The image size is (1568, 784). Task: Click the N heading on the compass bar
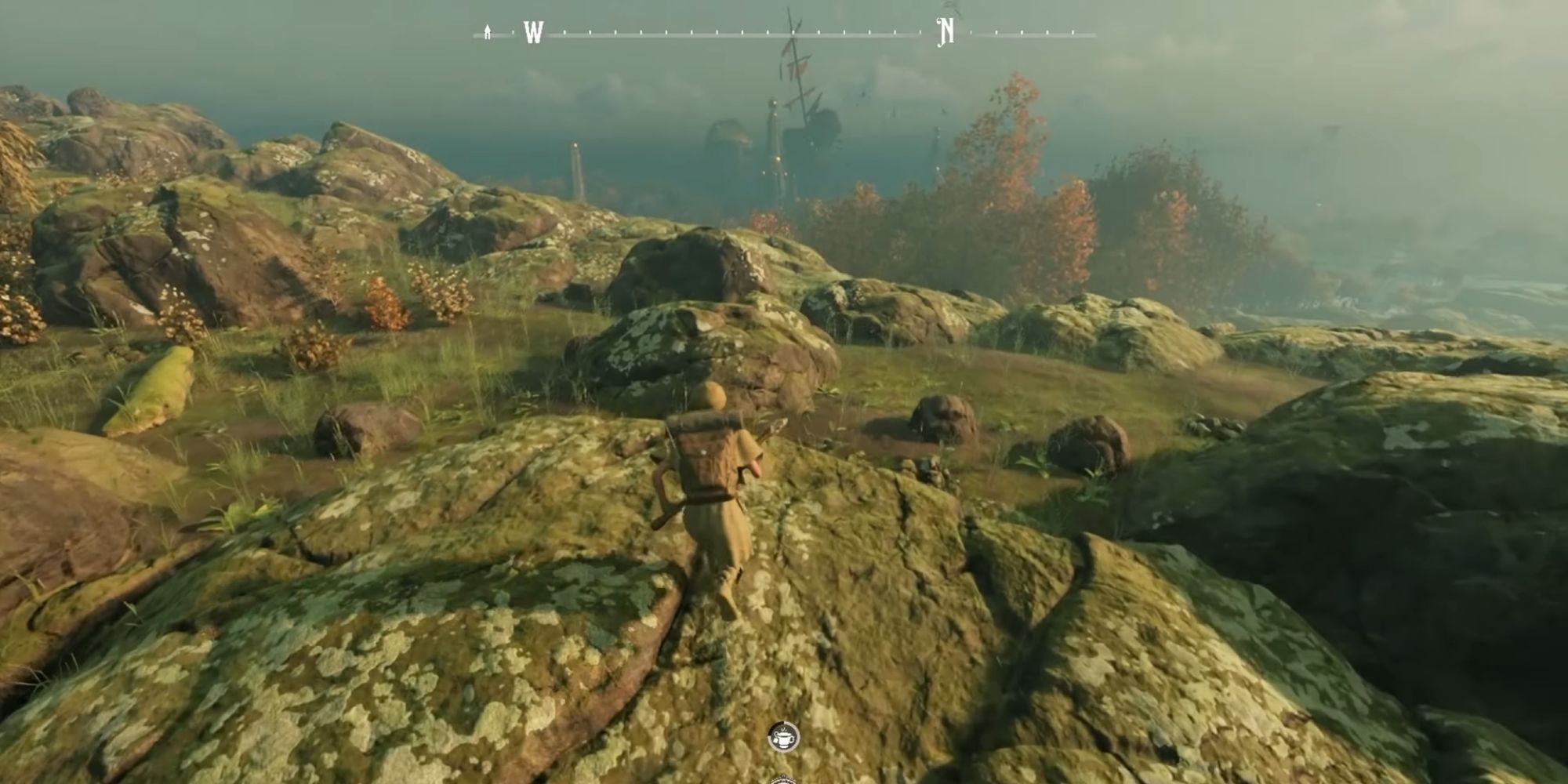tap(946, 32)
